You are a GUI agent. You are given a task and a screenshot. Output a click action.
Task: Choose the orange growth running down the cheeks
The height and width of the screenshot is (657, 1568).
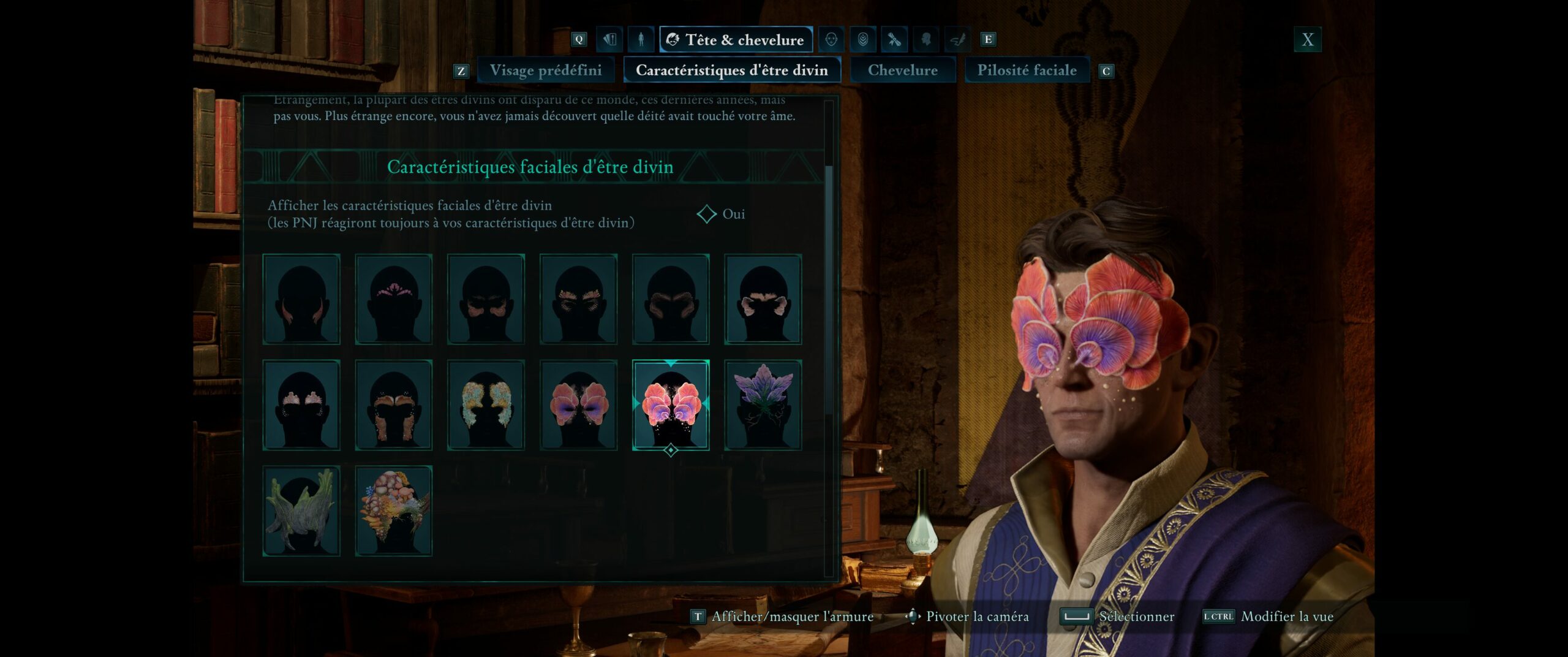click(x=394, y=405)
